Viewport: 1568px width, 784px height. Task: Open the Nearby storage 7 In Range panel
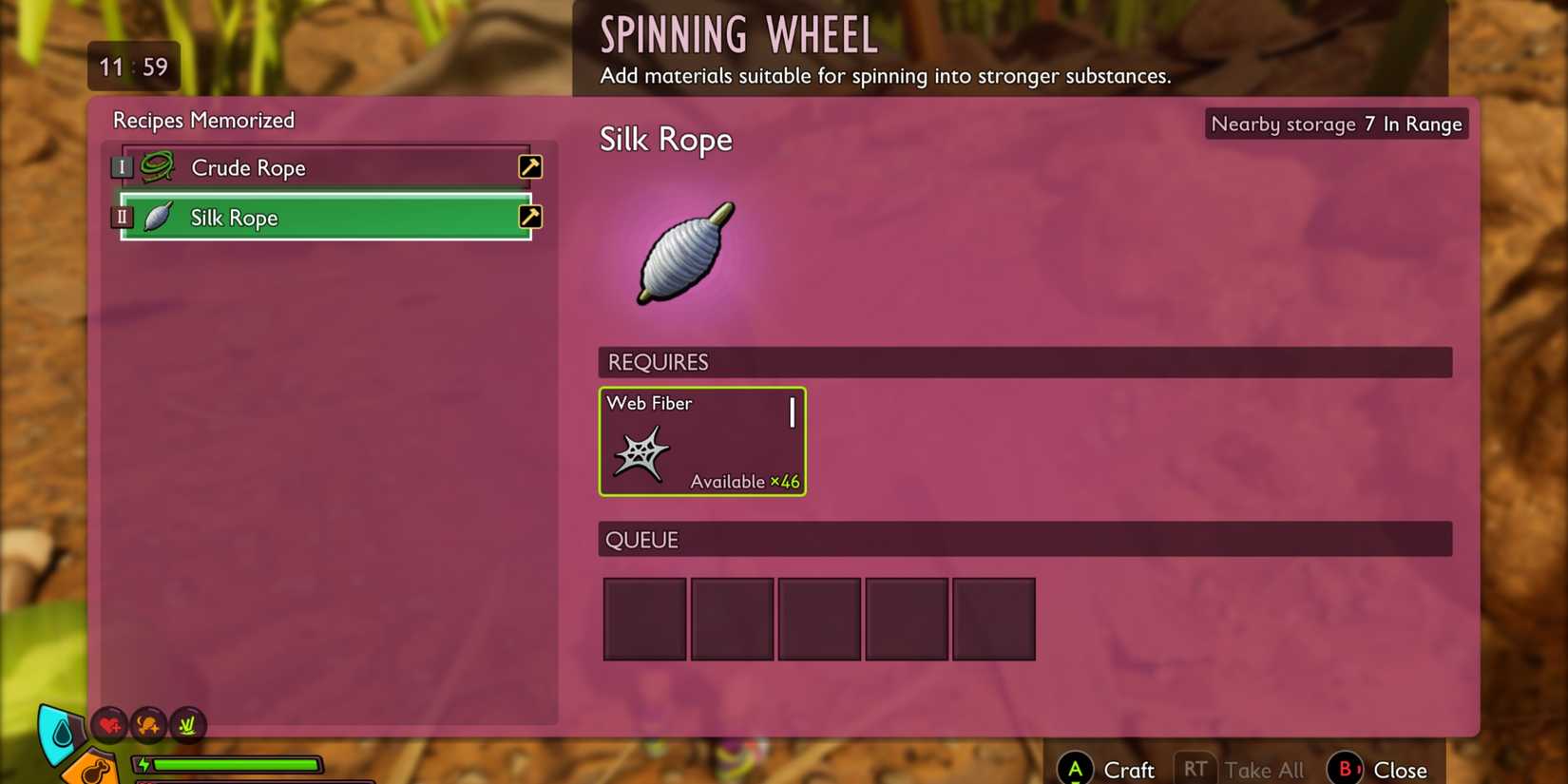point(1335,124)
